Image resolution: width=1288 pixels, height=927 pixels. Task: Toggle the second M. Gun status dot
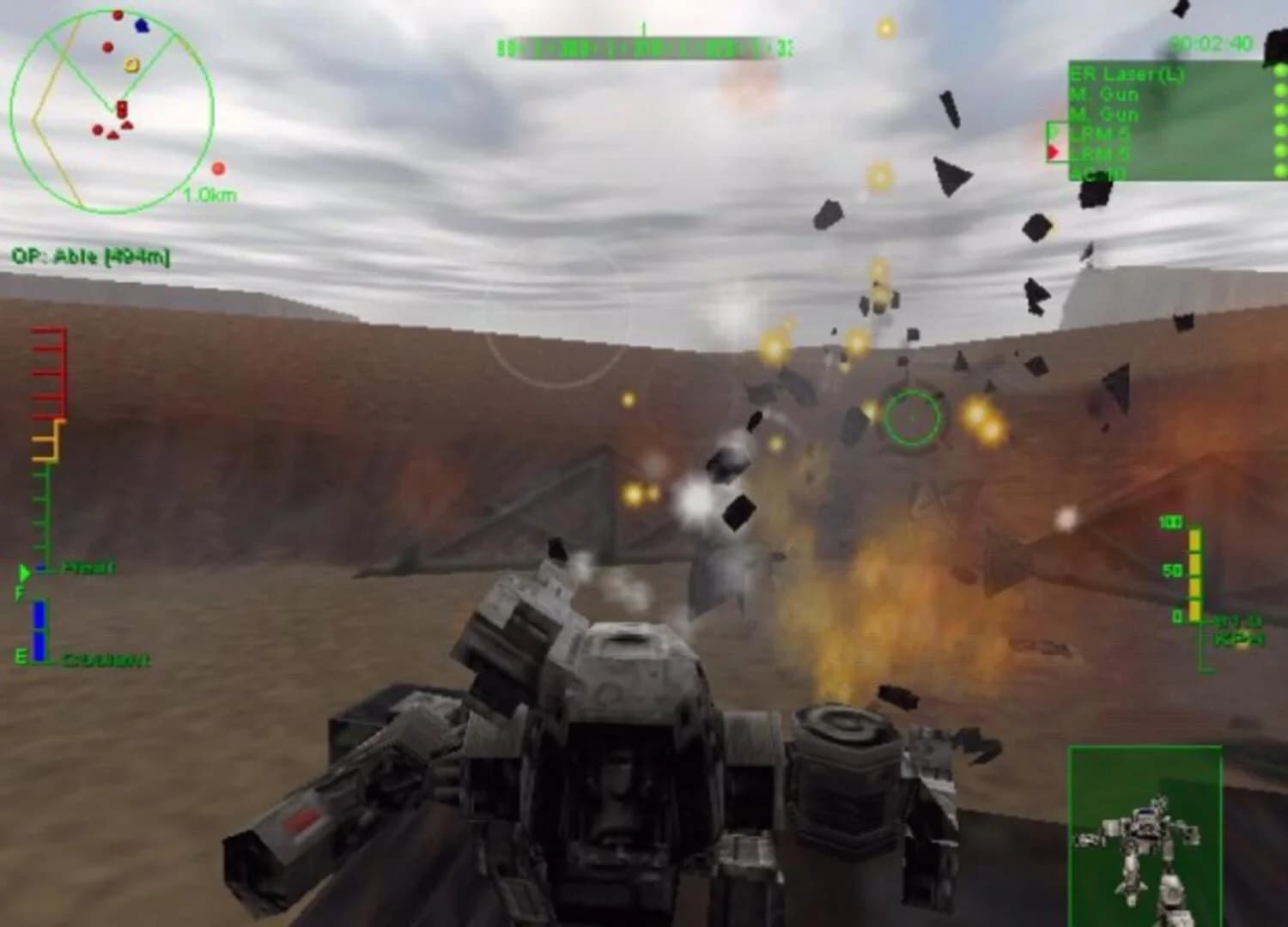tap(1279, 110)
